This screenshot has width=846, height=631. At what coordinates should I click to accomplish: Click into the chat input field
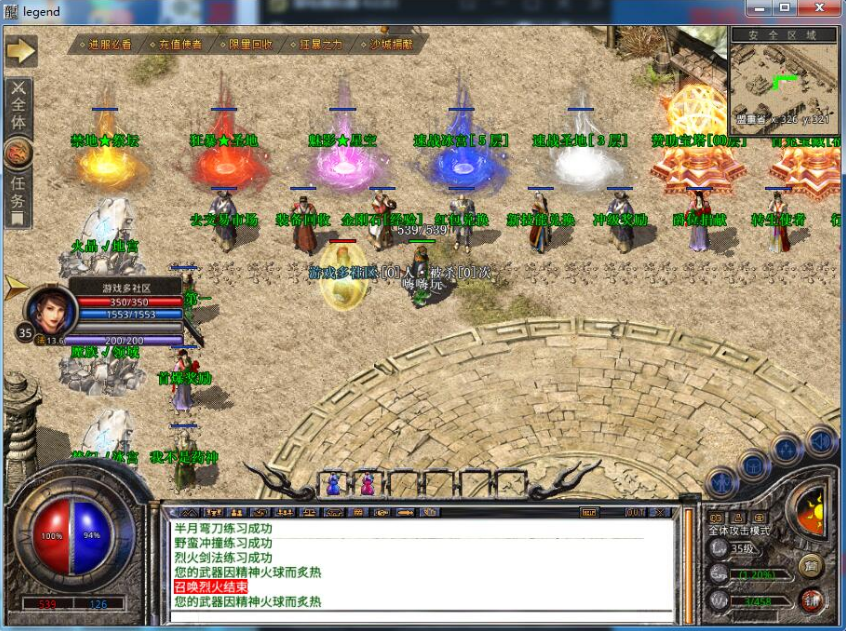(x=420, y=620)
